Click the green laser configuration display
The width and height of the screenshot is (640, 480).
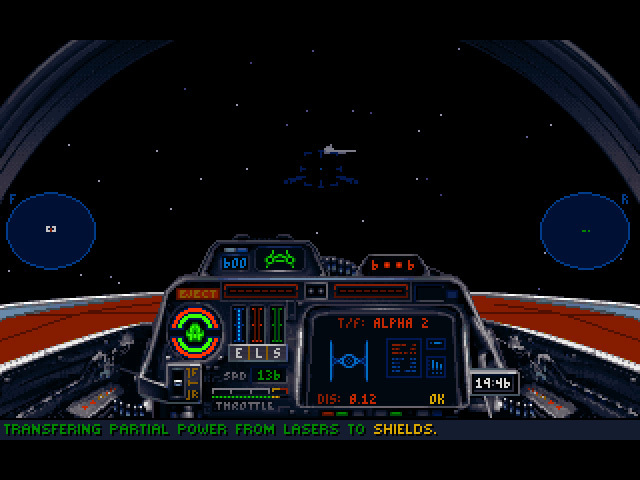280,259
